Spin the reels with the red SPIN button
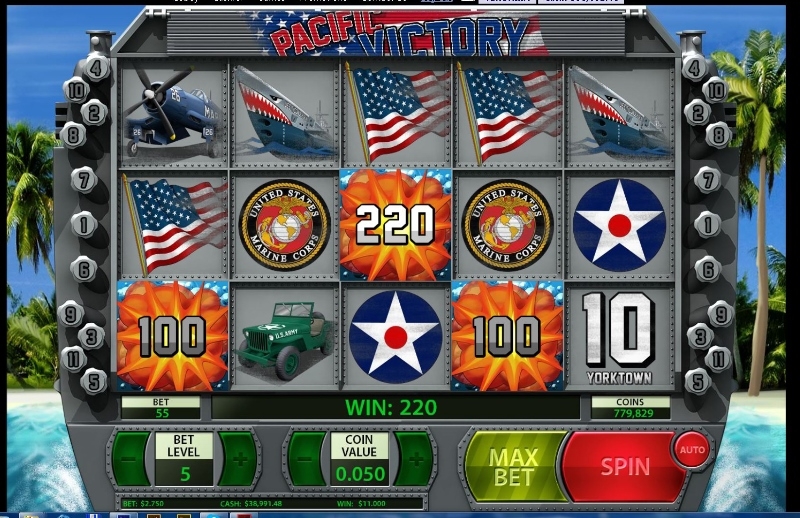Viewport: 800px width, 518px height. 624,466
